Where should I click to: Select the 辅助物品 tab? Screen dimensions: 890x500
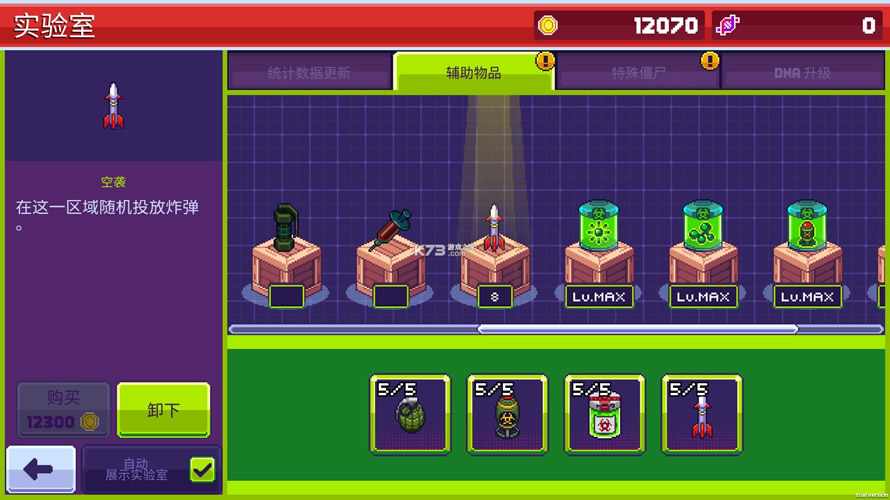click(x=473, y=73)
